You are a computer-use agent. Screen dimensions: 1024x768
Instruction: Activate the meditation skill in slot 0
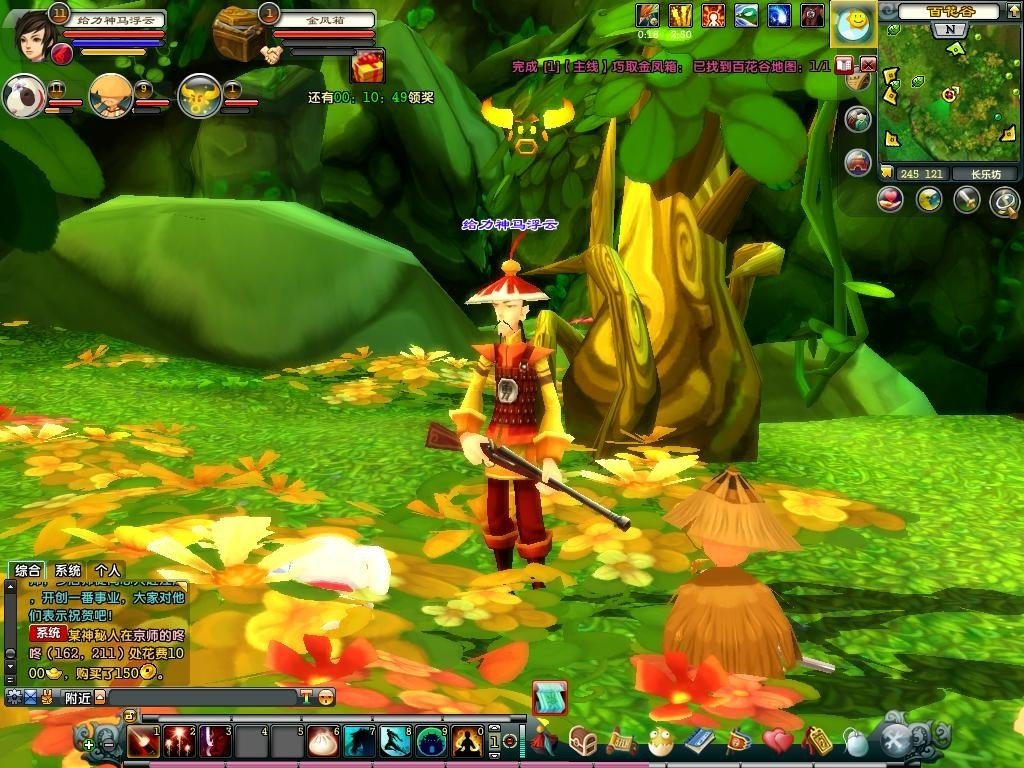(x=467, y=741)
